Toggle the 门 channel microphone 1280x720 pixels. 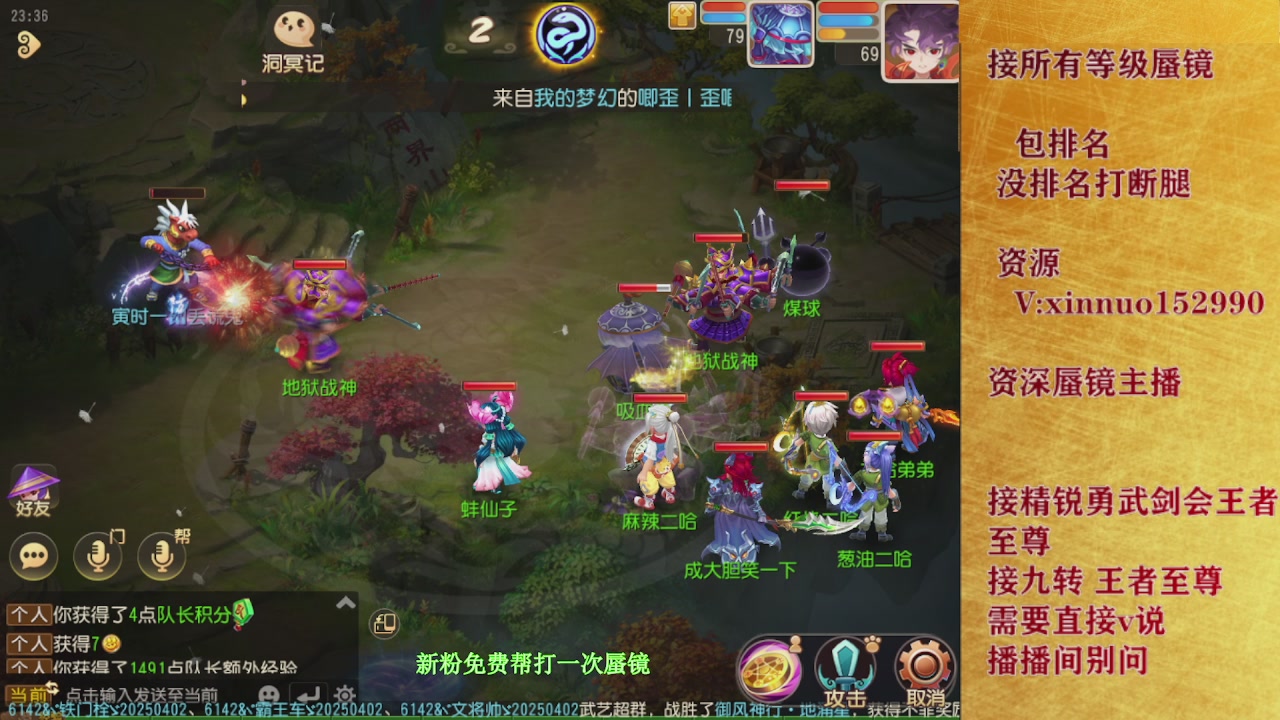click(x=96, y=556)
